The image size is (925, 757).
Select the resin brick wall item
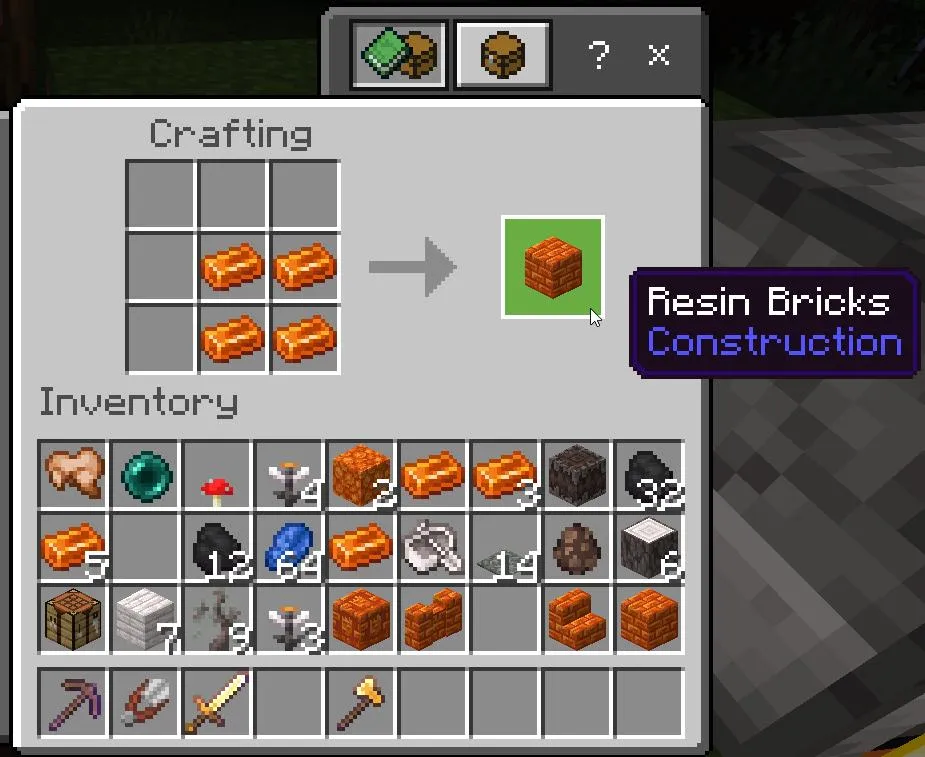click(x=434, y=618)
